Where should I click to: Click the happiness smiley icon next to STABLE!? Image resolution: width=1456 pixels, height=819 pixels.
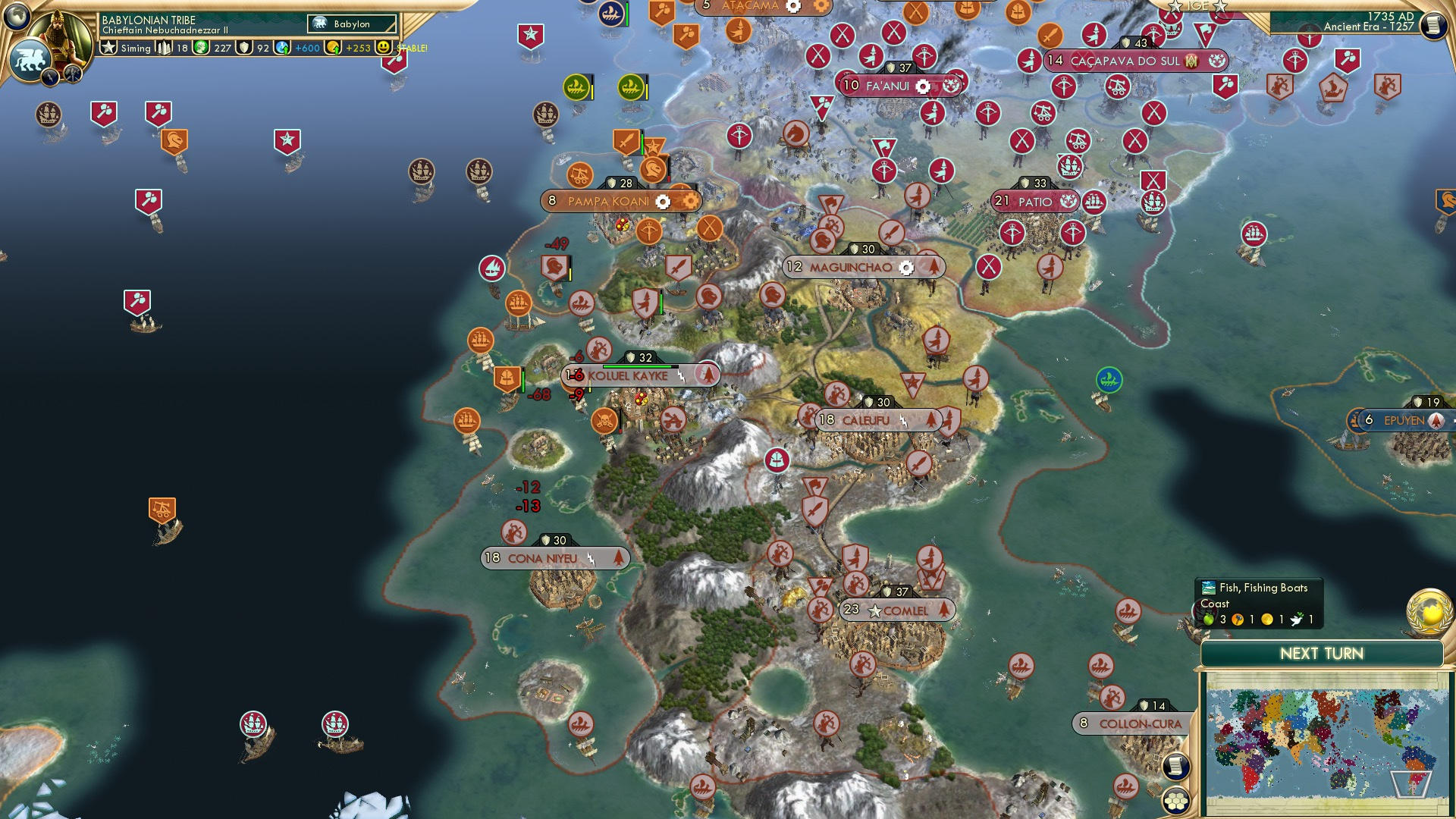tap(383, 48)
